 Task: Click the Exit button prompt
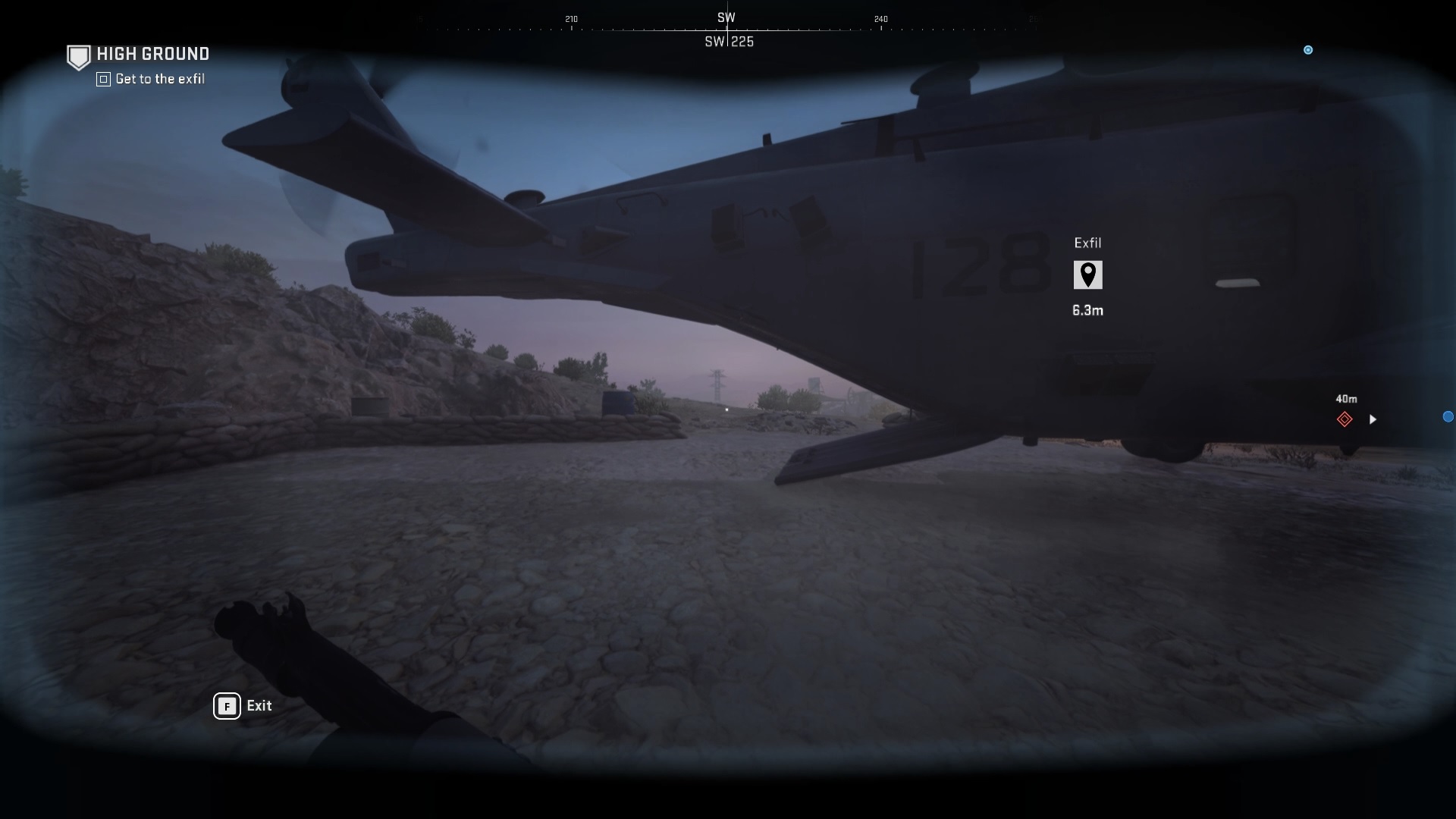tap(259, 706)
